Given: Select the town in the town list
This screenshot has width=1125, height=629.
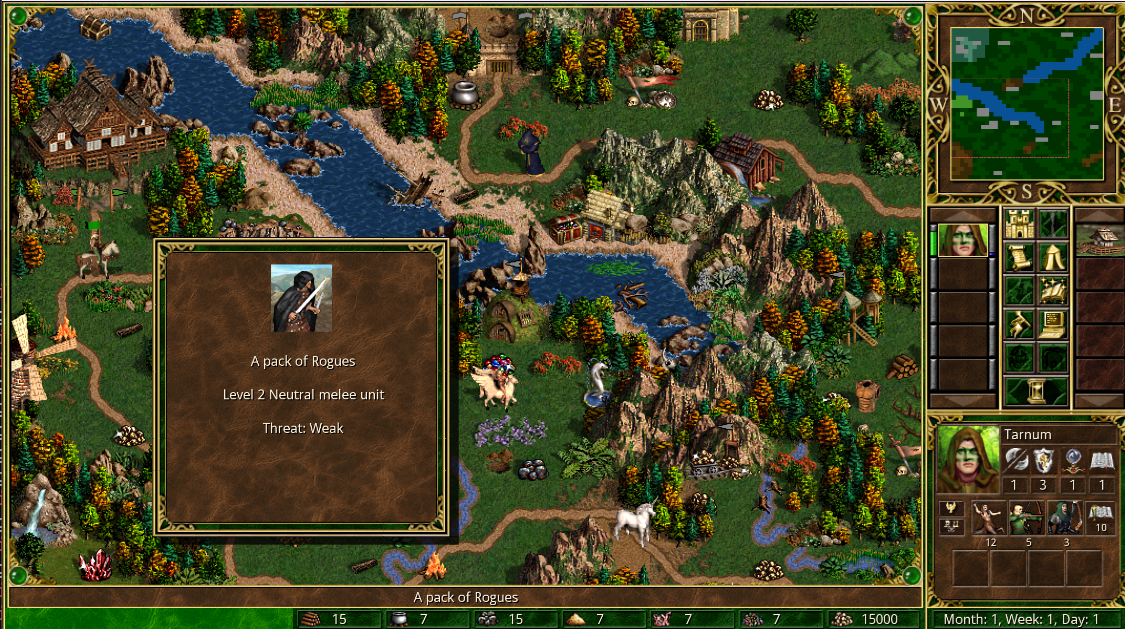Looking at the screenshot, I should (1096, 241).
